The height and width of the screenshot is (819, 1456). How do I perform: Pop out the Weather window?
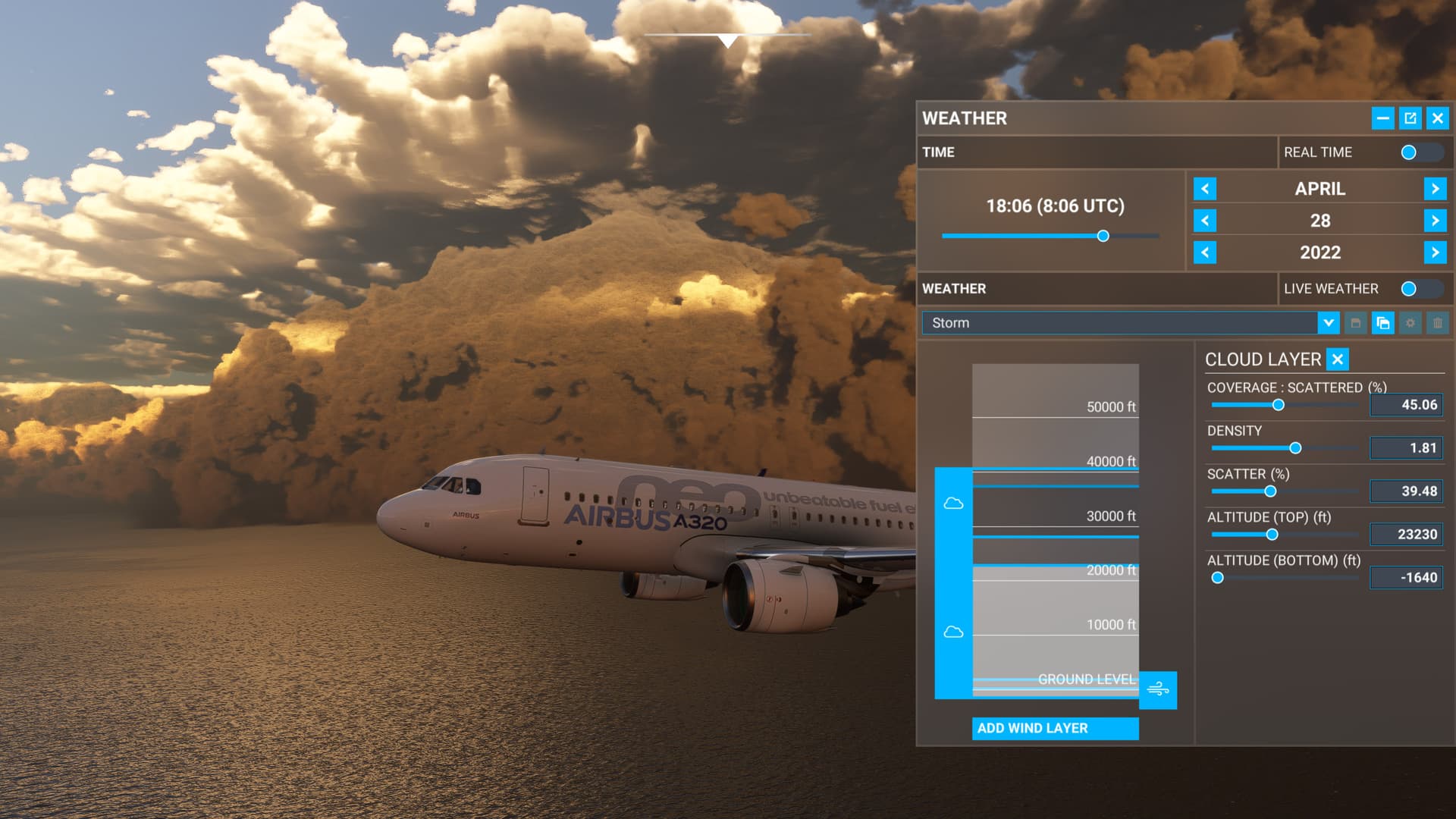click(1409, 118)
